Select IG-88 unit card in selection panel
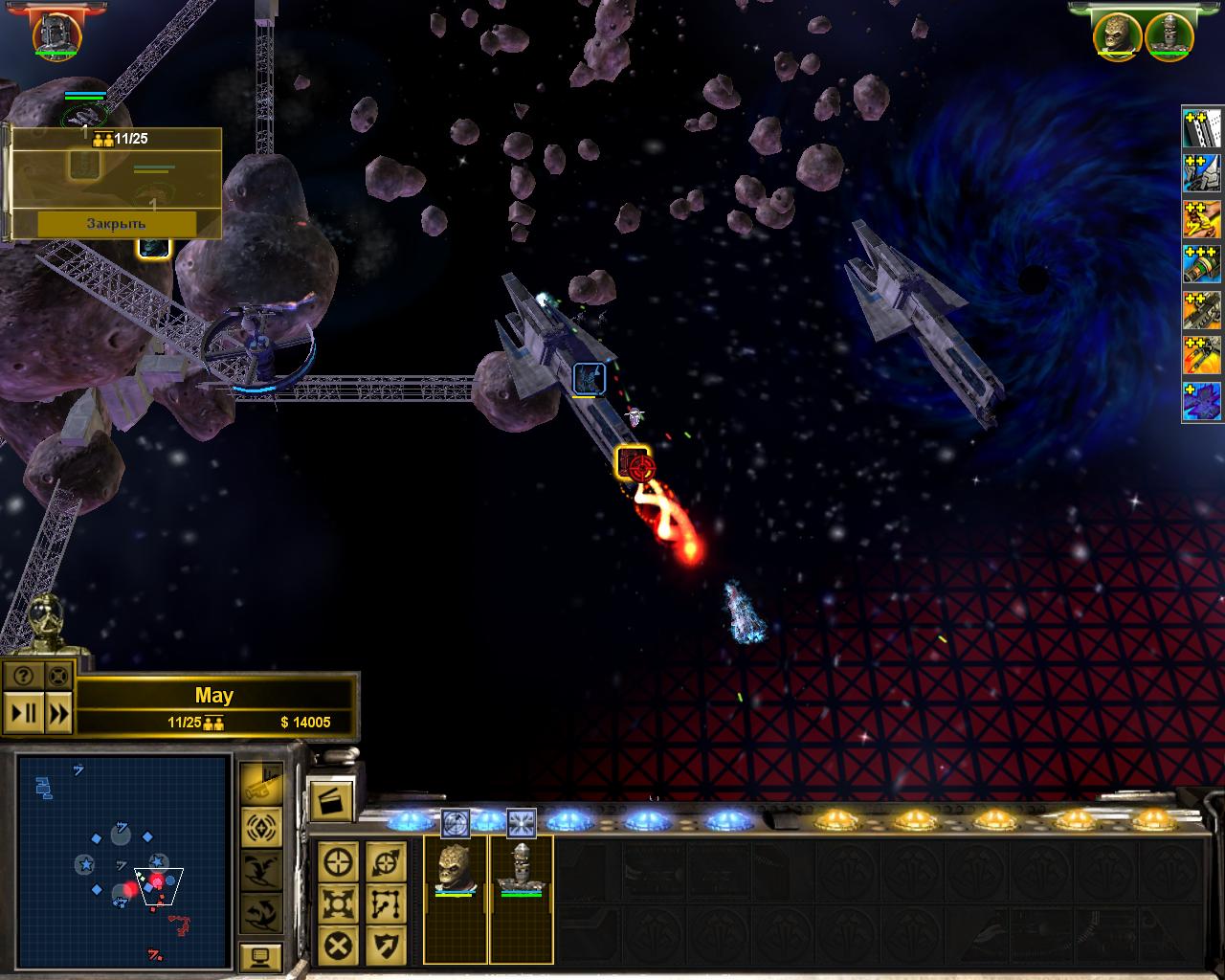Viewport: 1225px width, 980px height. (521, 868)
